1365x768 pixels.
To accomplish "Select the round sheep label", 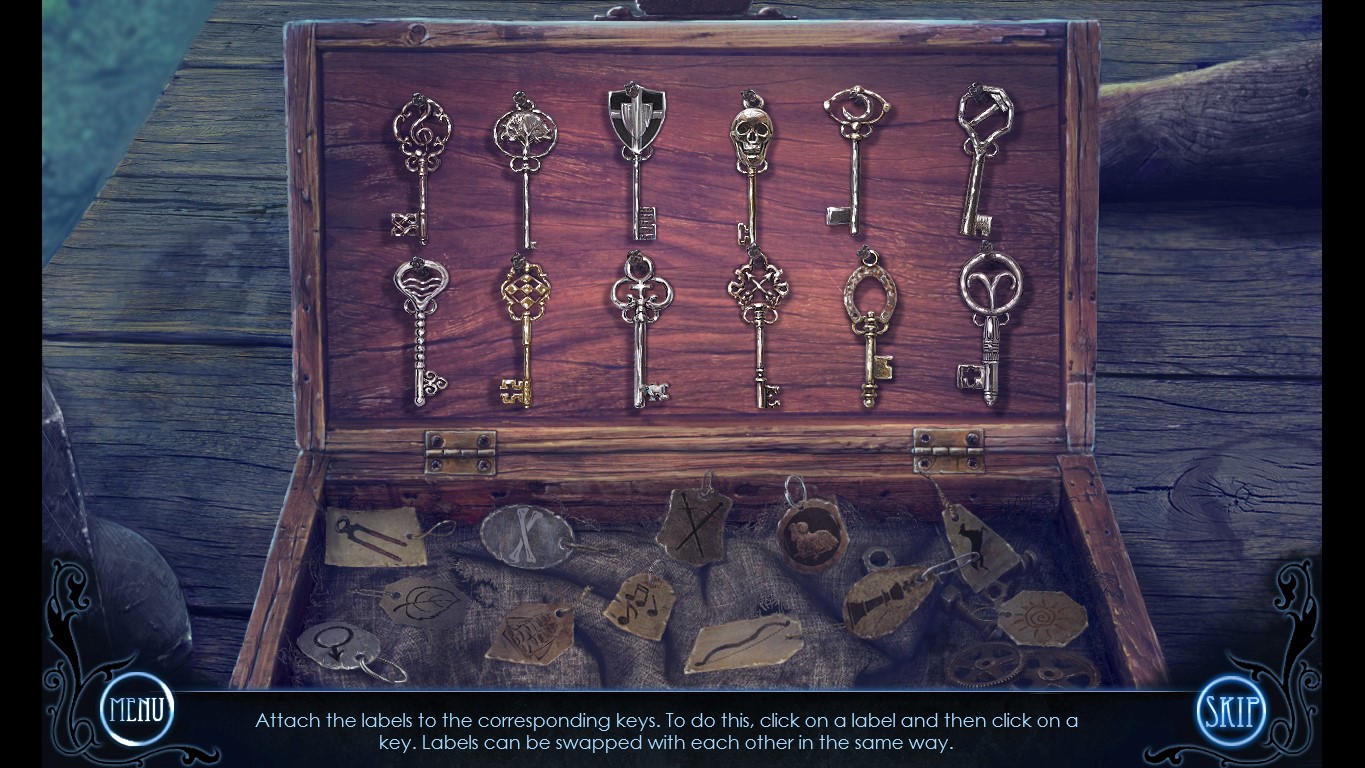I will [x=811, y=535].
